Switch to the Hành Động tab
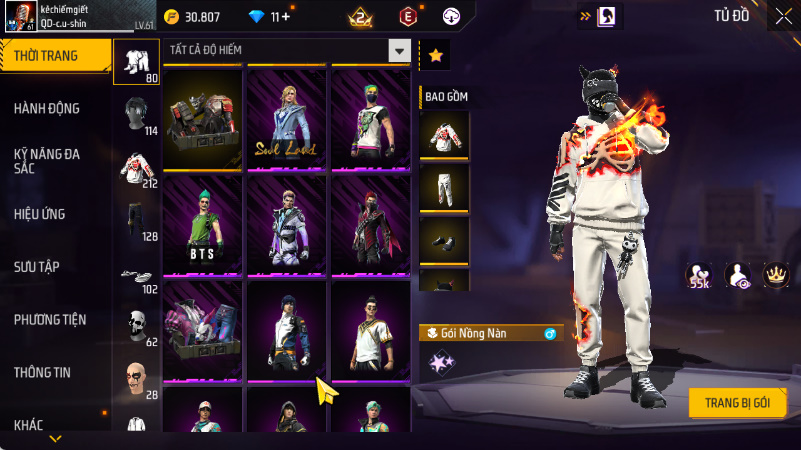Screen dimensions: 801x450 [x=47, y=108]
